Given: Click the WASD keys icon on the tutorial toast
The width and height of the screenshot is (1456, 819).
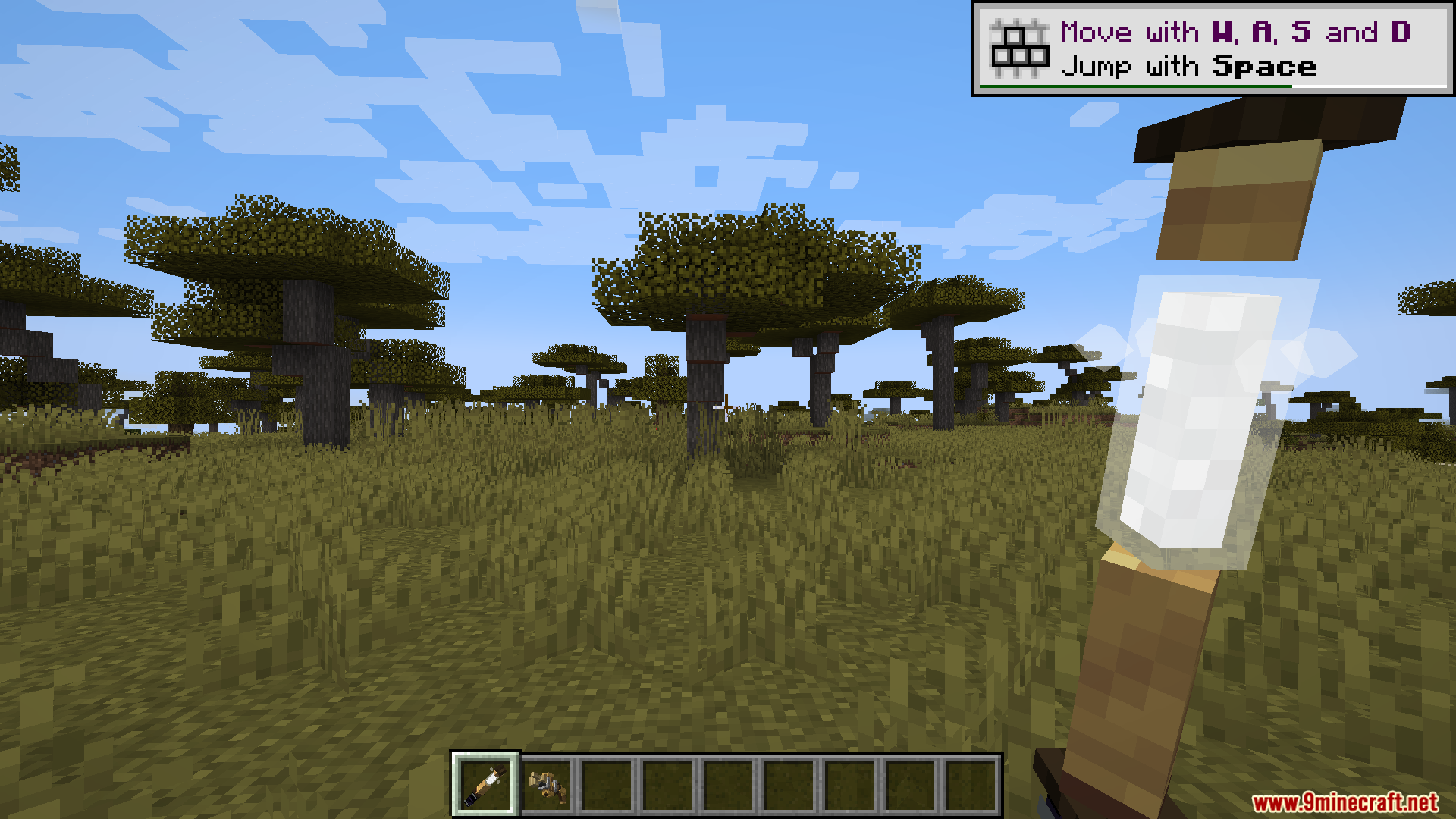Looking at the screenshot, I should point(1018,47).
